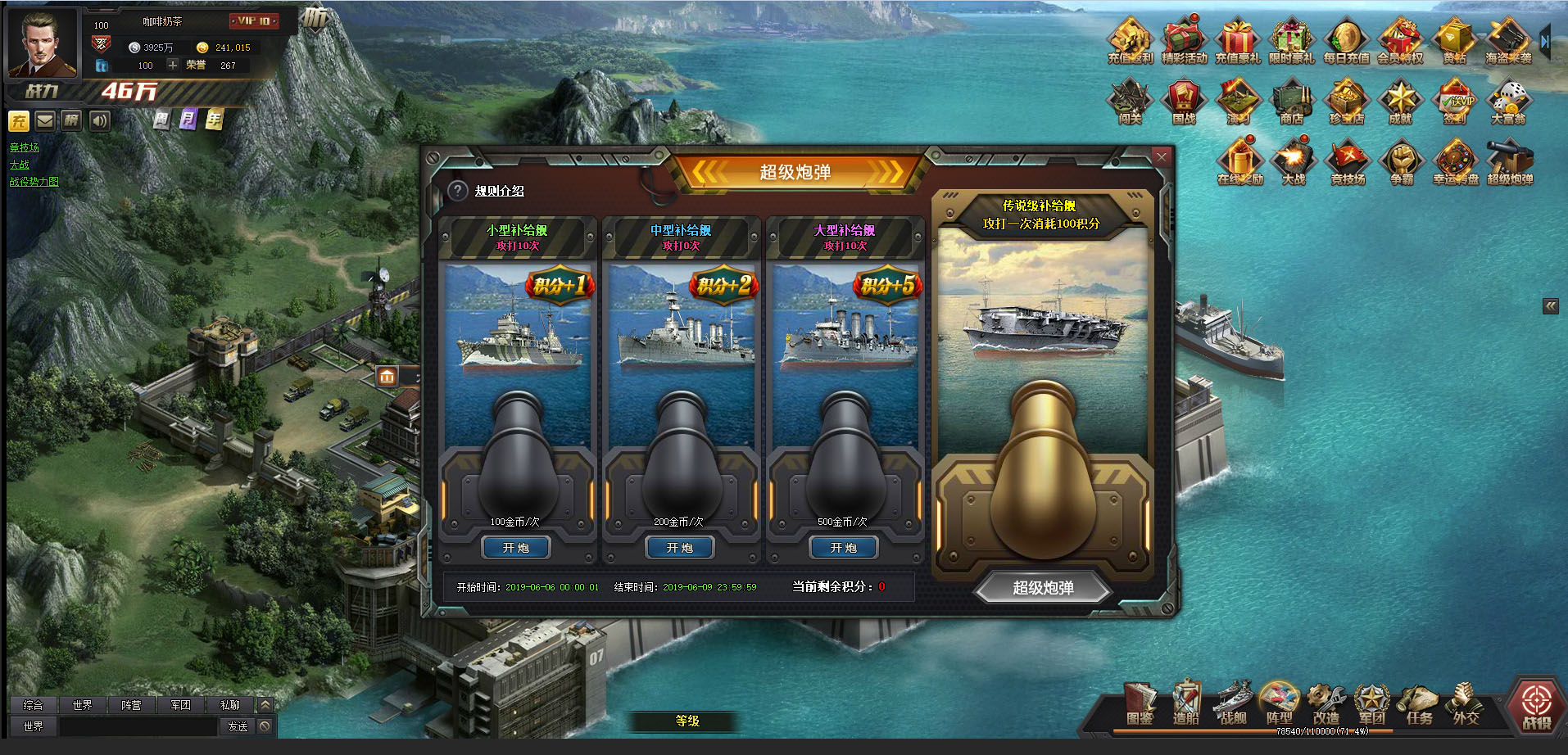This screenshot has height=755, width=1568.
Task: Open the 任务 quests menu
Action: (x=1419, y=704)
